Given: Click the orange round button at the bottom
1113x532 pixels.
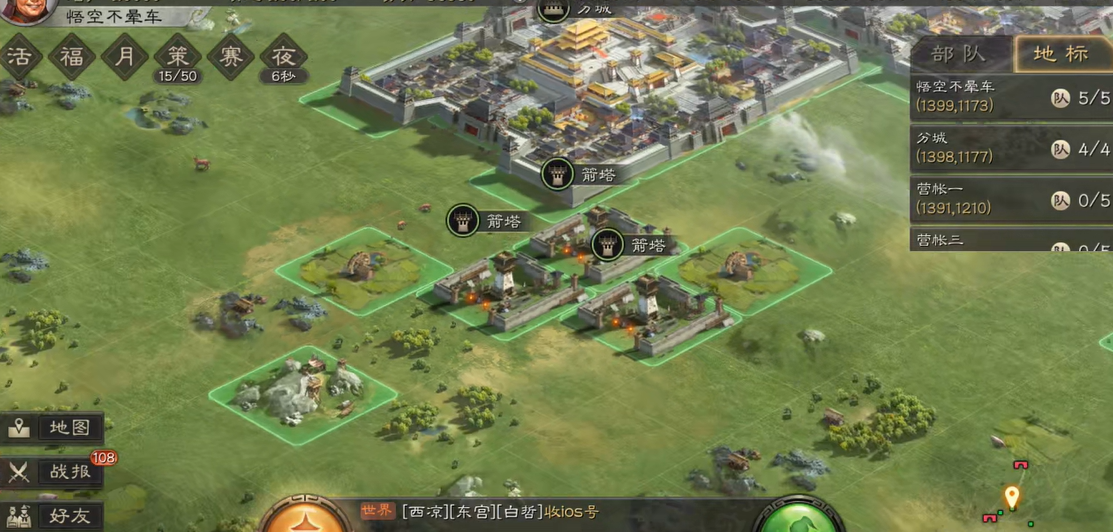Looking at the screenshot, I should tap(305, 518).
